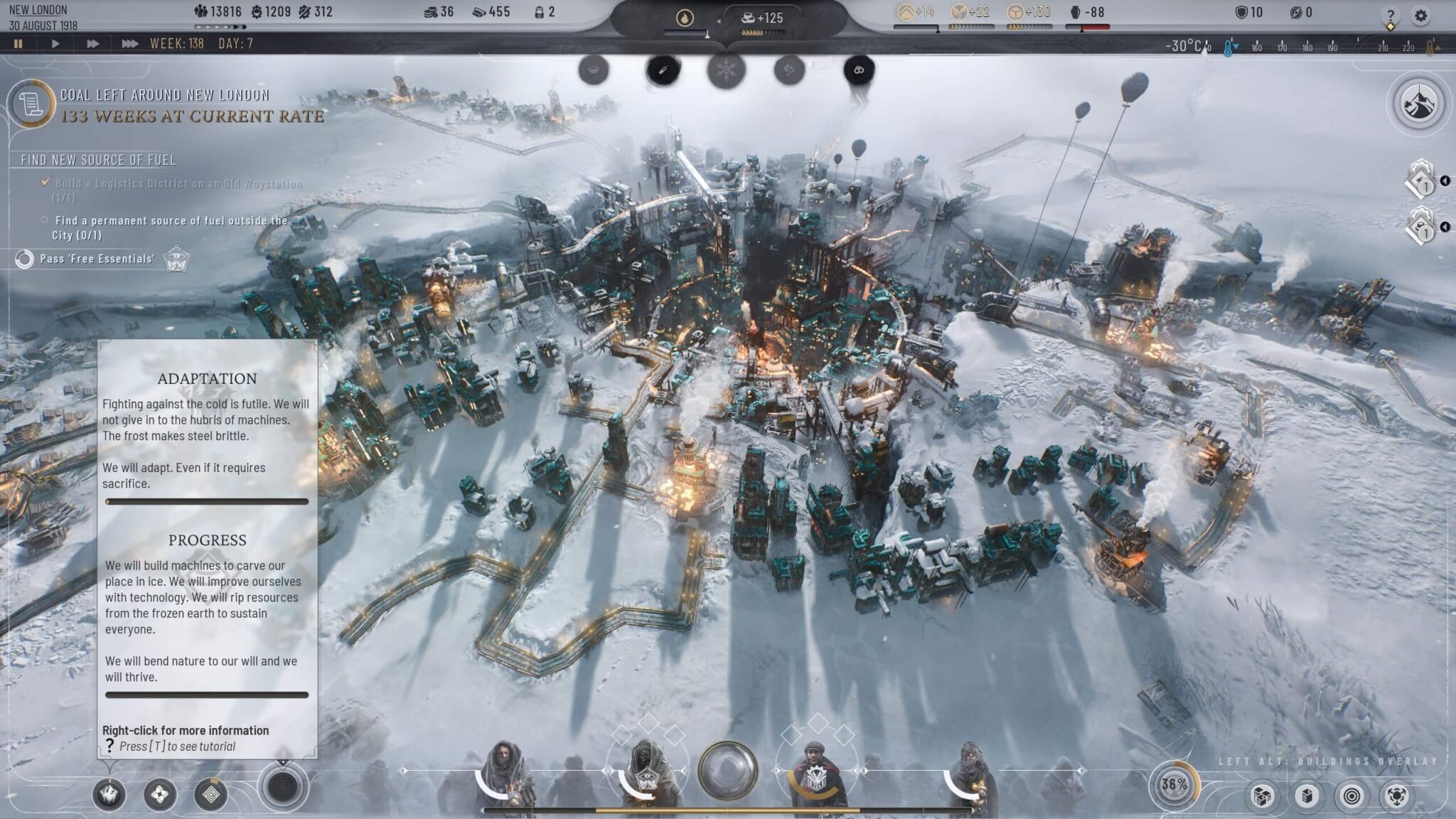Select the snowflake cold problem bubble
This screenshot has width=1456, height=819.
coord(726,71)
